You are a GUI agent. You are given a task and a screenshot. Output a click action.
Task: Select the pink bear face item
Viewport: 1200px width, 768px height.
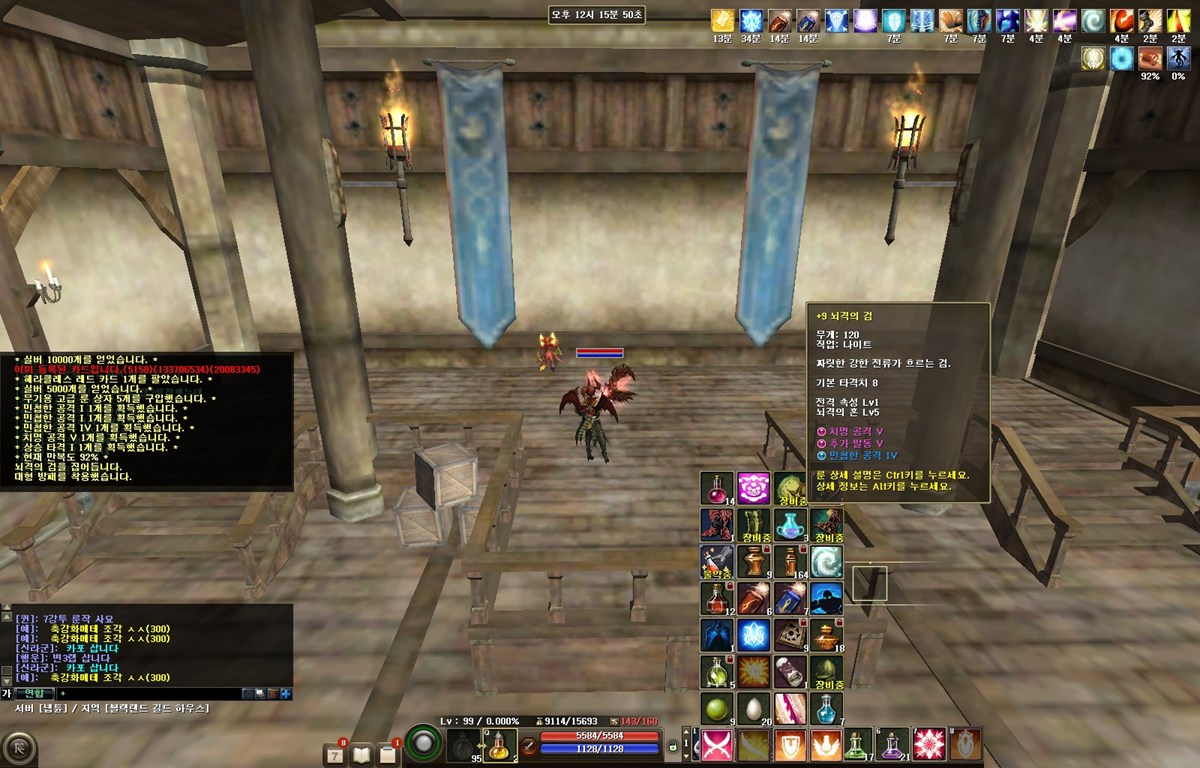pyautogui.click(x=753, y=489)
